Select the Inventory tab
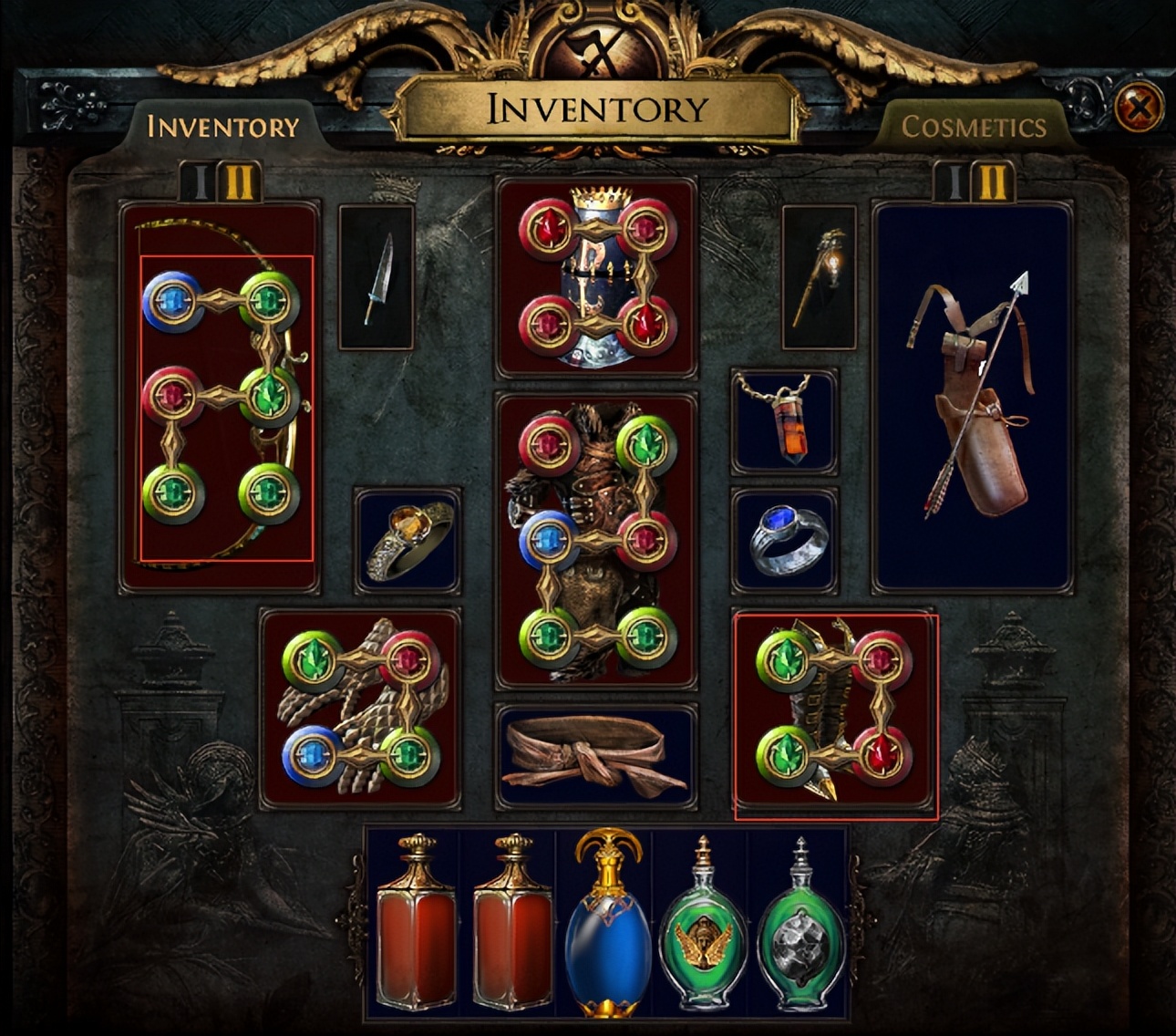The width and height of the screenshot is (1176, 1036). tap(223, 127)
